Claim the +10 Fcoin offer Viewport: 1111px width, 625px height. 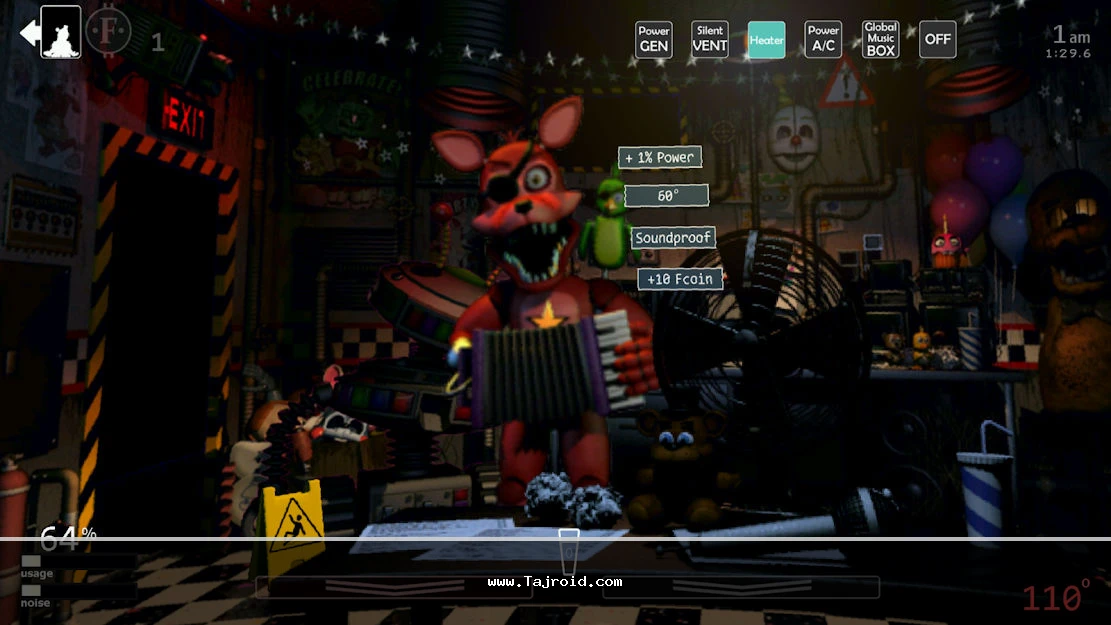[680, 279]
